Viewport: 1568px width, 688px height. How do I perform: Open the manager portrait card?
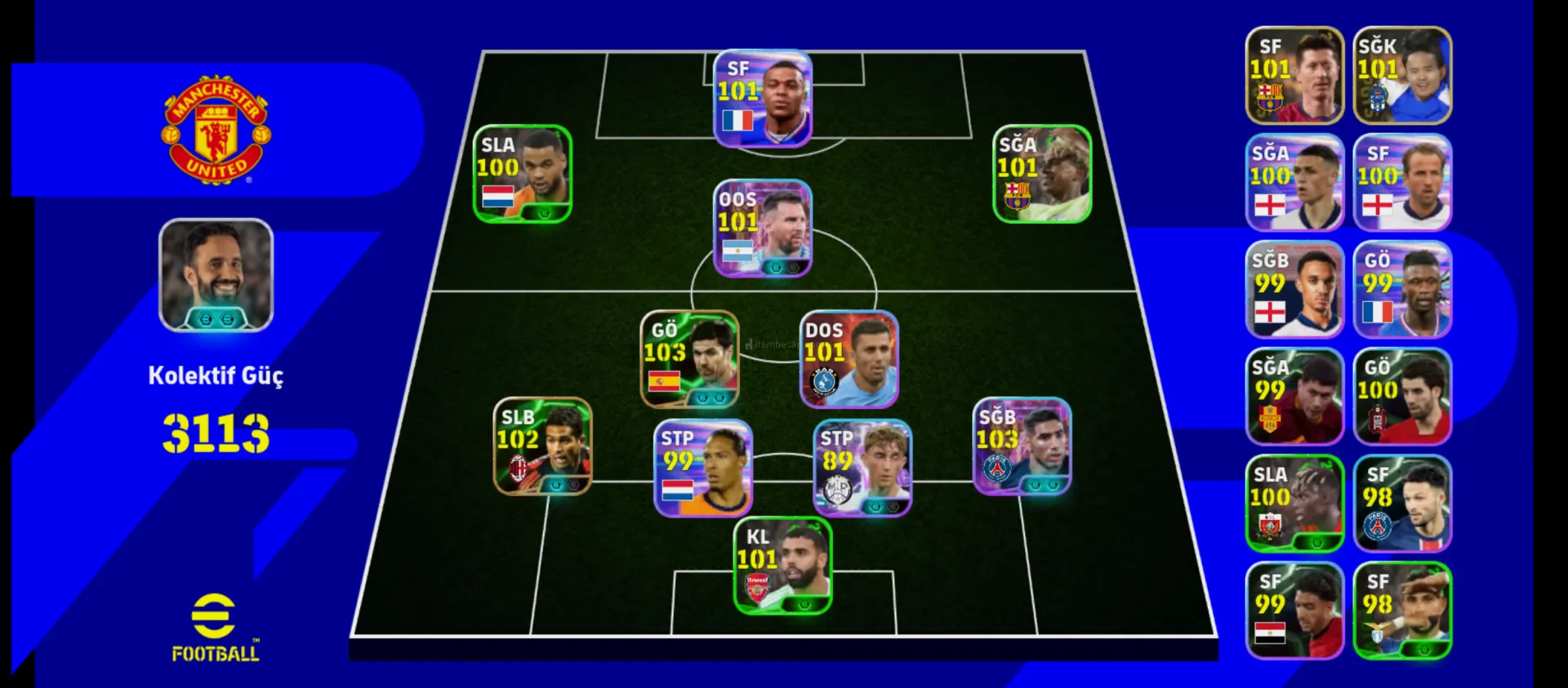pyautogui.click(x=216, y=275)
